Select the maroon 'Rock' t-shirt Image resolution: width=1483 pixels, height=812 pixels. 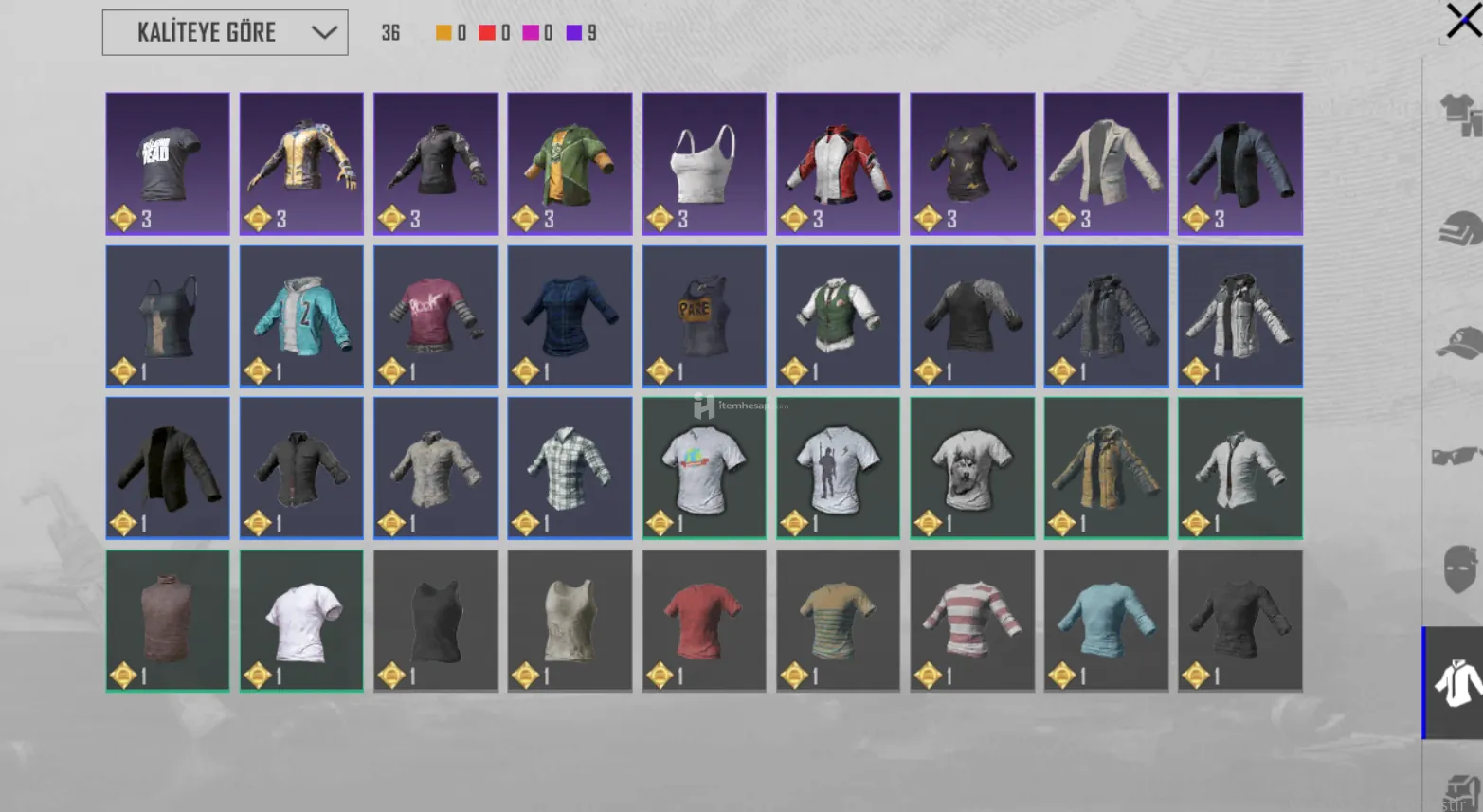point(436,316)
